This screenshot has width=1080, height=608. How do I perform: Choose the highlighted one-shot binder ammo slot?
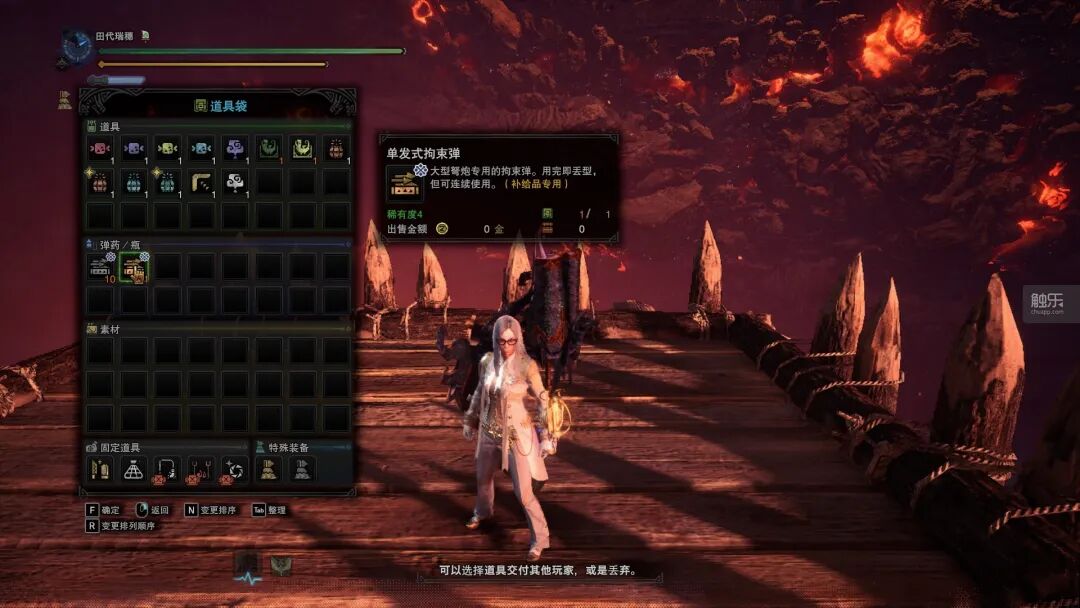(x=134, y=267)
